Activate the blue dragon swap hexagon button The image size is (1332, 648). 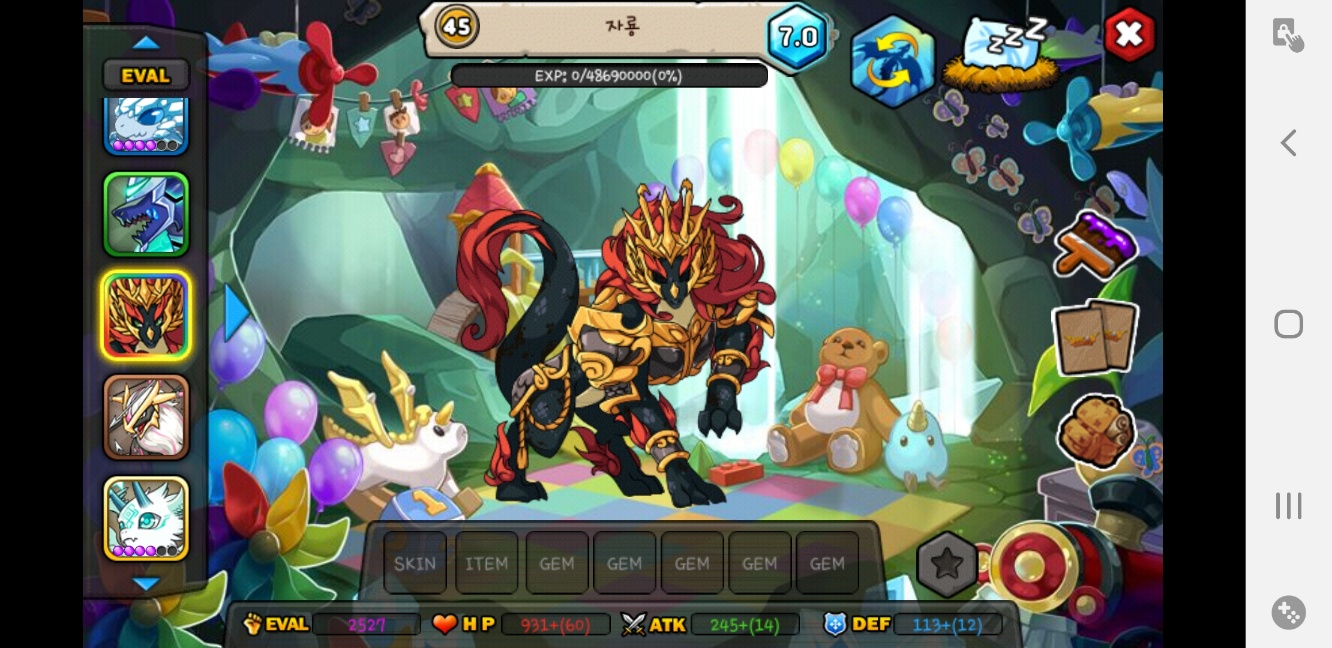pyautogui.click(x=892, y=63)
